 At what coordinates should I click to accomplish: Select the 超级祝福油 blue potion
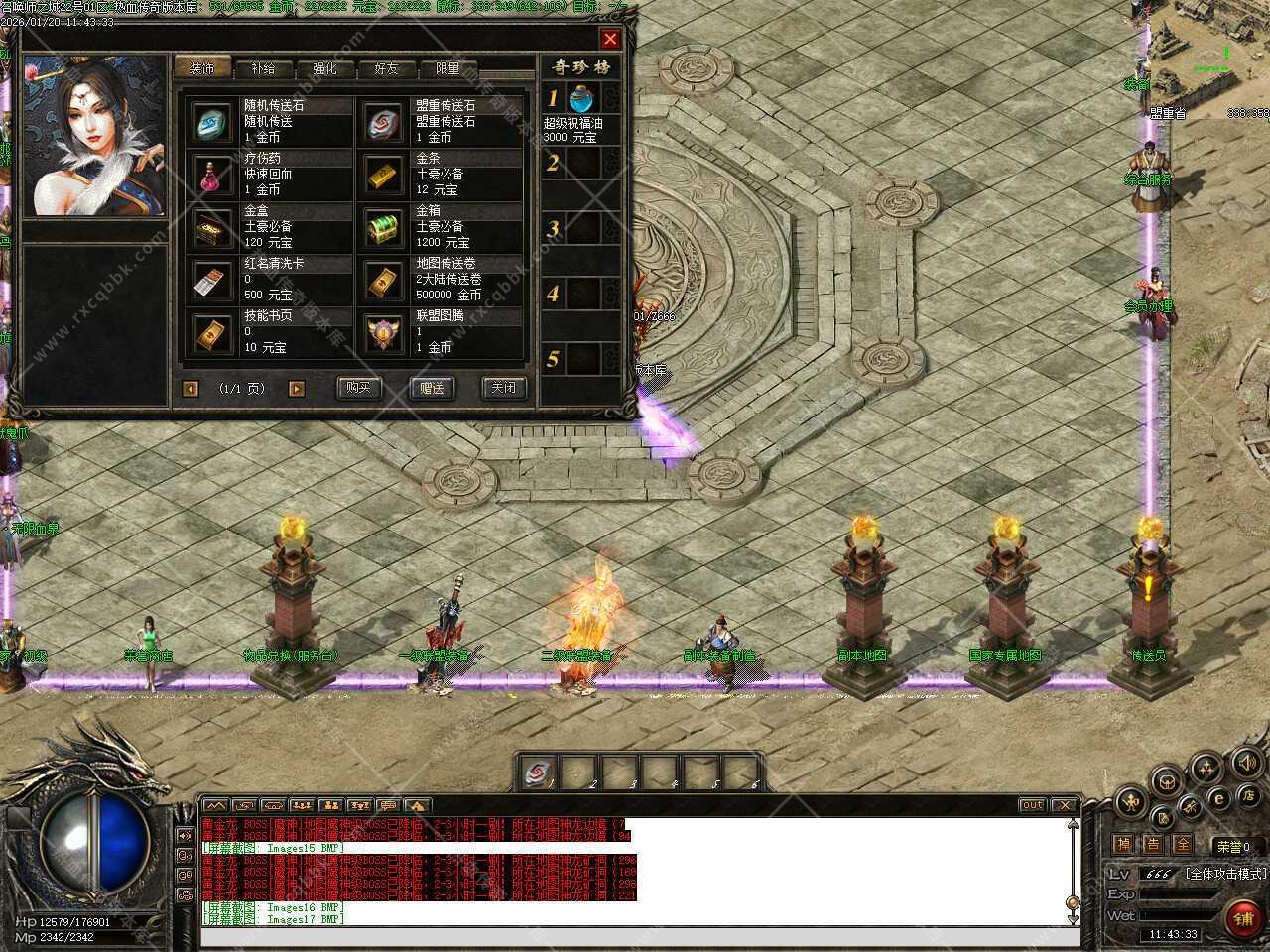[581, 98]
